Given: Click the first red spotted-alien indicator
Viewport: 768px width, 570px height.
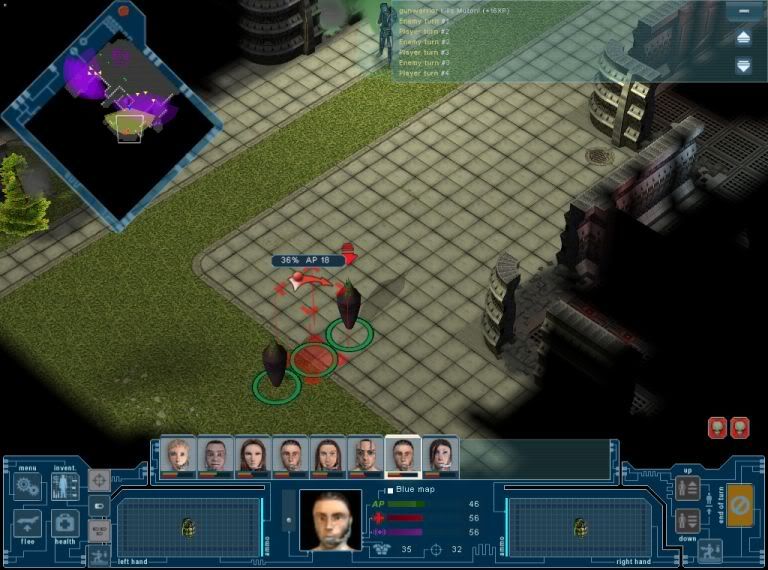Looking at the screenshot, I should (x=717, y=428).
